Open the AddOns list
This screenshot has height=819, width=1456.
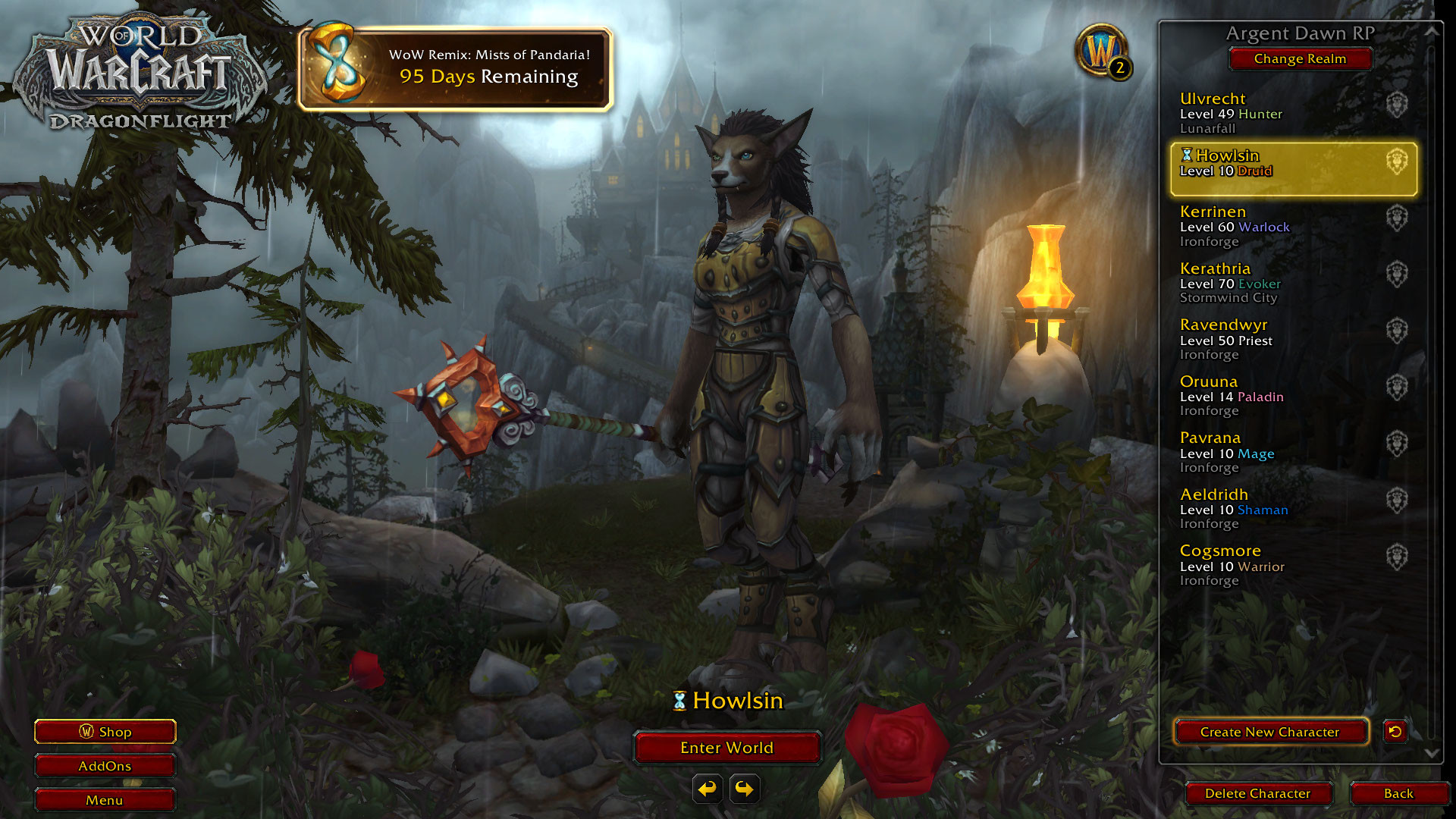pyautogui.click(x=105, y=766)
